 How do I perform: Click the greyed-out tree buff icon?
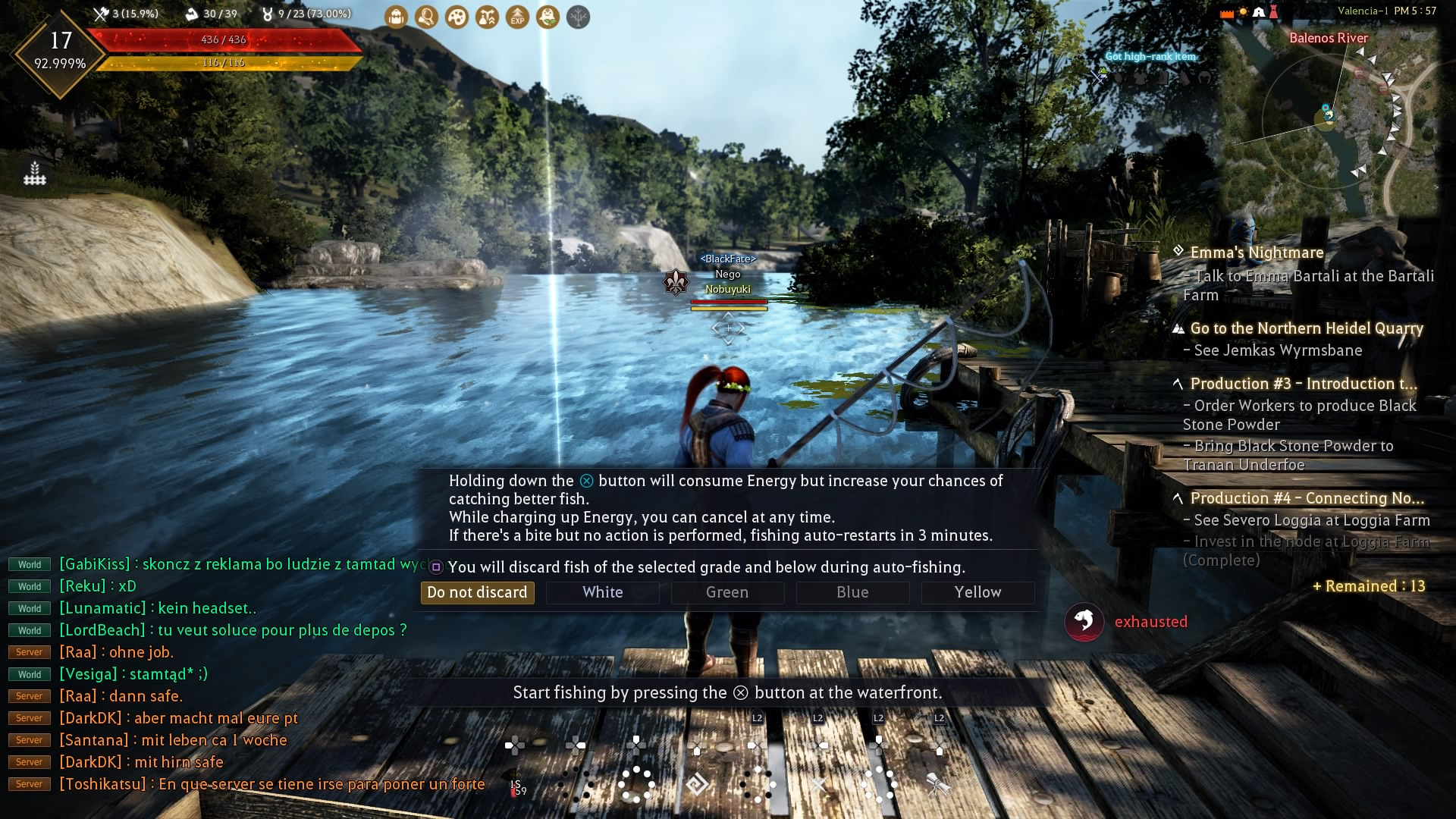tap(578, 17)
